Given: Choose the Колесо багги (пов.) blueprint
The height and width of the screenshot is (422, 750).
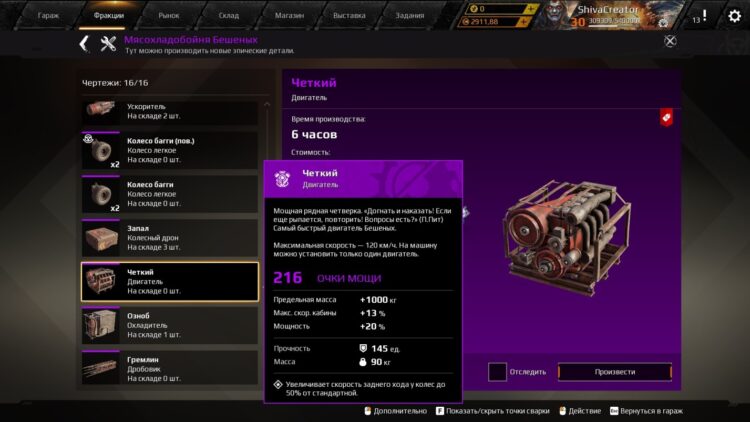Looking at the screenshot, I should (x=169, y=151).
